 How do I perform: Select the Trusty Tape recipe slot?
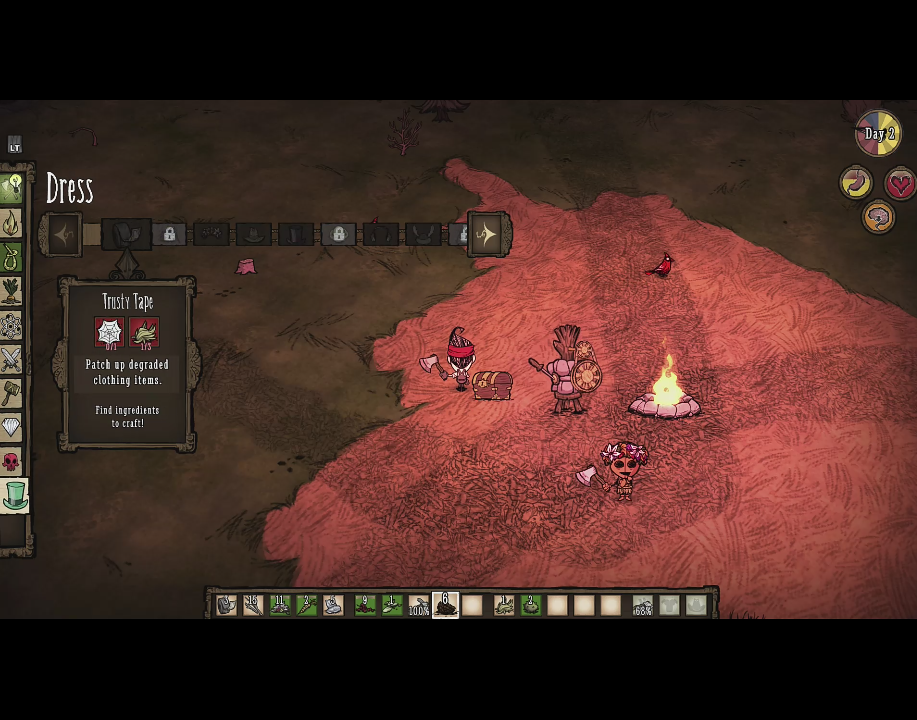126,235
